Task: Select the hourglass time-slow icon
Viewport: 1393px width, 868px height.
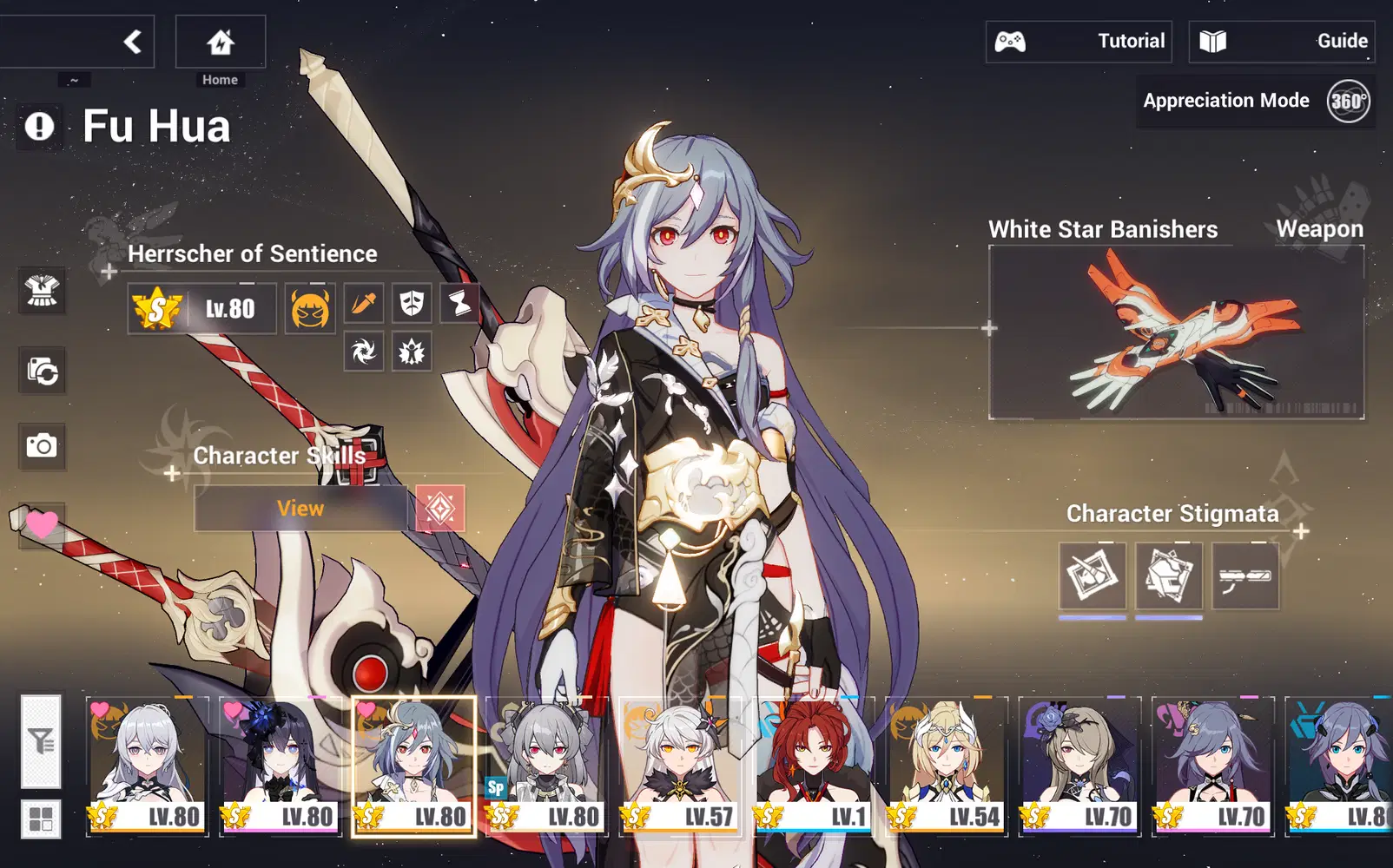Action: click(x=459, y=301)
